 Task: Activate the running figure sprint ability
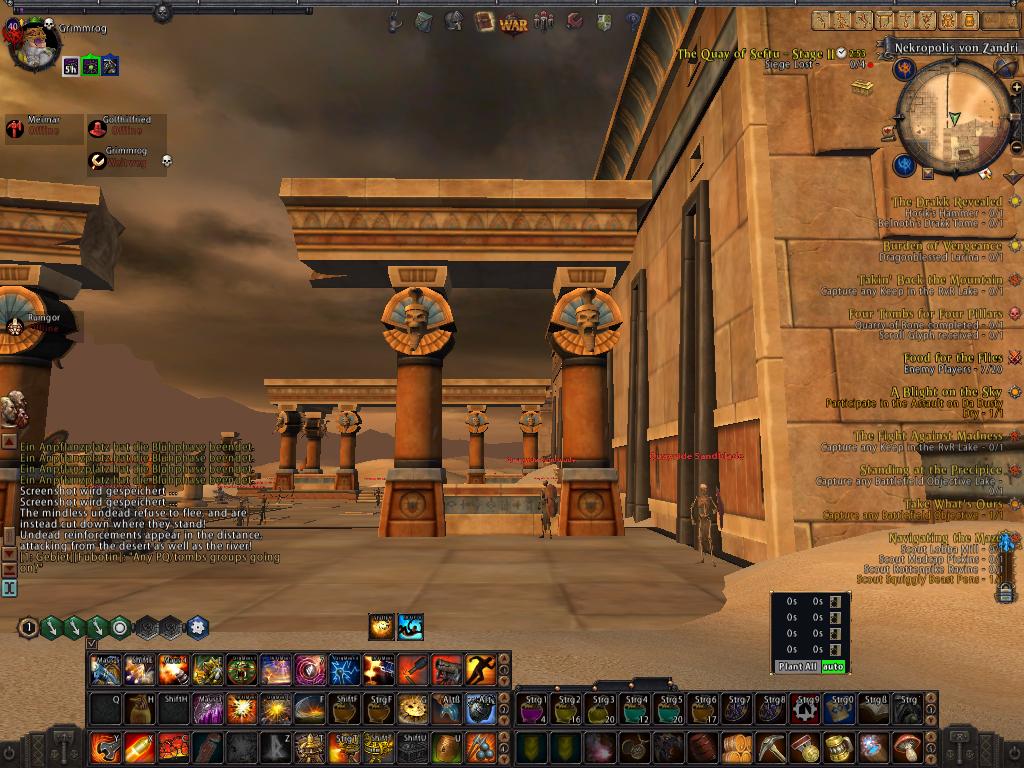click(480, 669)
